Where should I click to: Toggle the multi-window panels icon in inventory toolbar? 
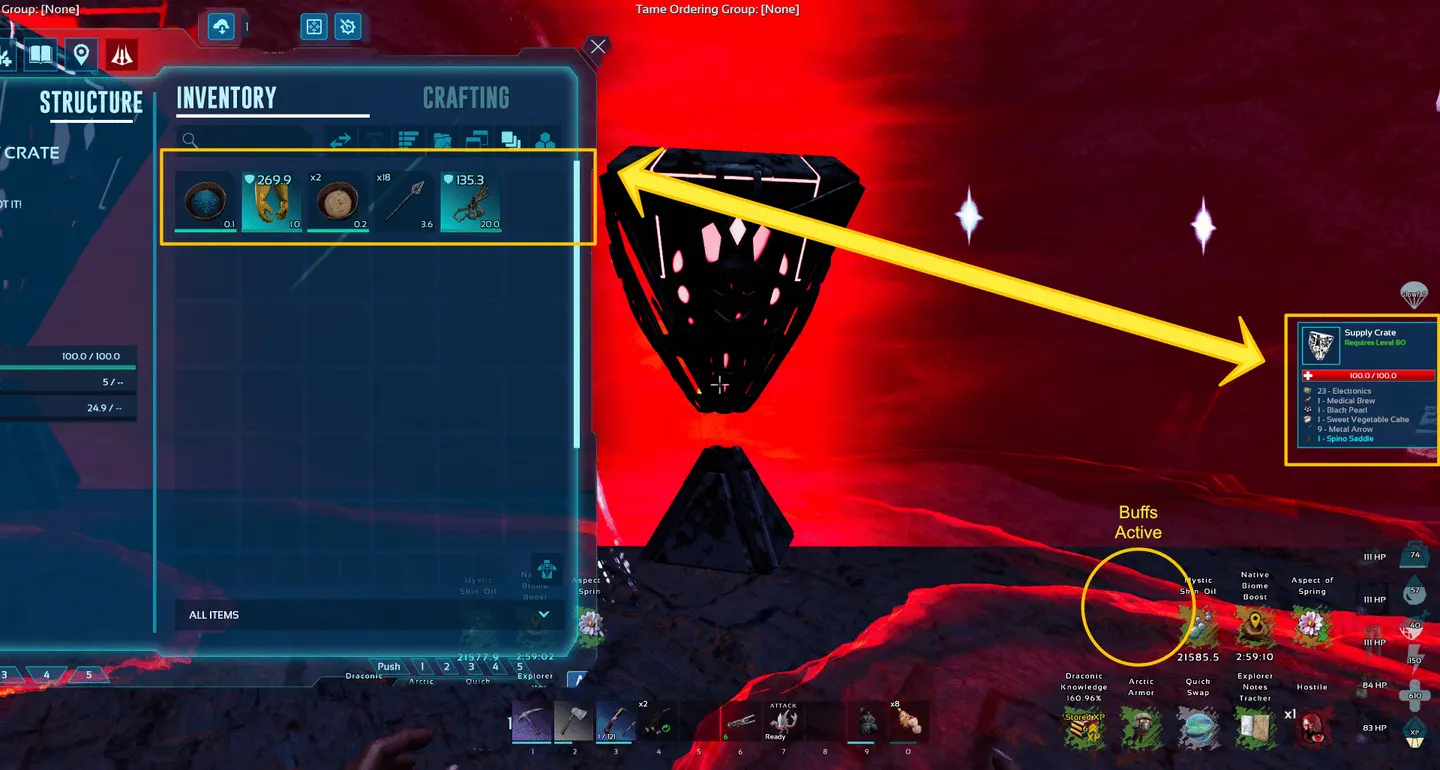[x=477, y=140]
